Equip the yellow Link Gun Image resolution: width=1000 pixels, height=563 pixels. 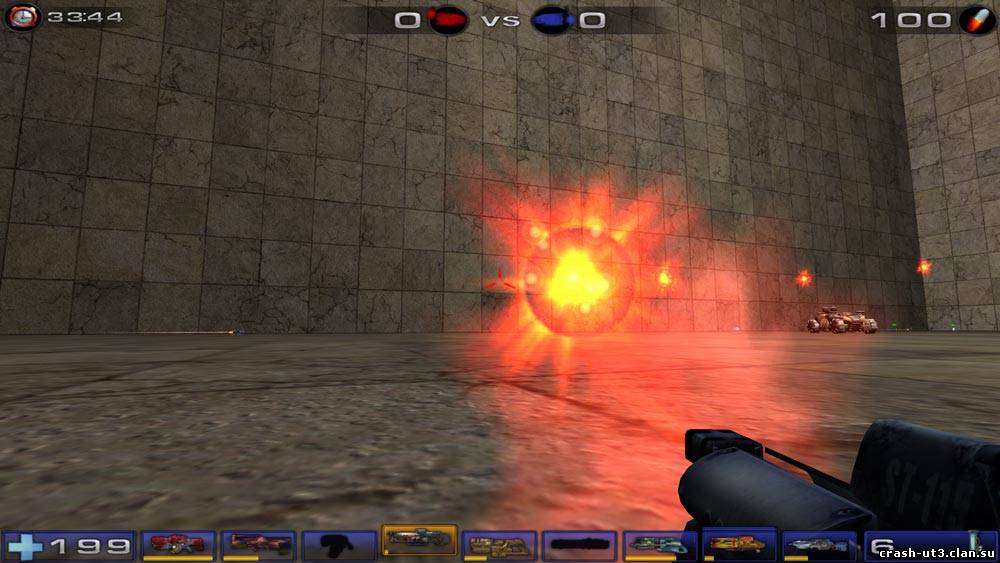499,544
